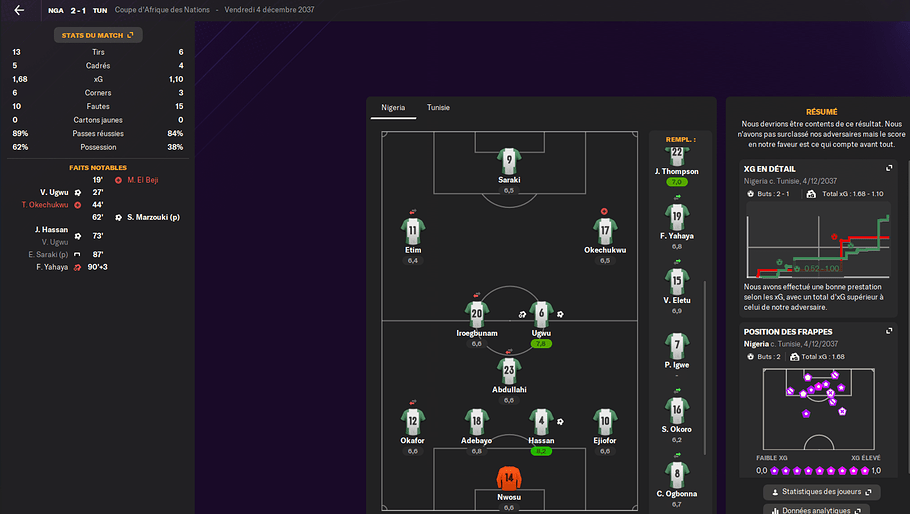Image resolution: width=910 pixels, height=514 pixels.
Task: Go back with the arrow button
Action: [x=19, y=10]
